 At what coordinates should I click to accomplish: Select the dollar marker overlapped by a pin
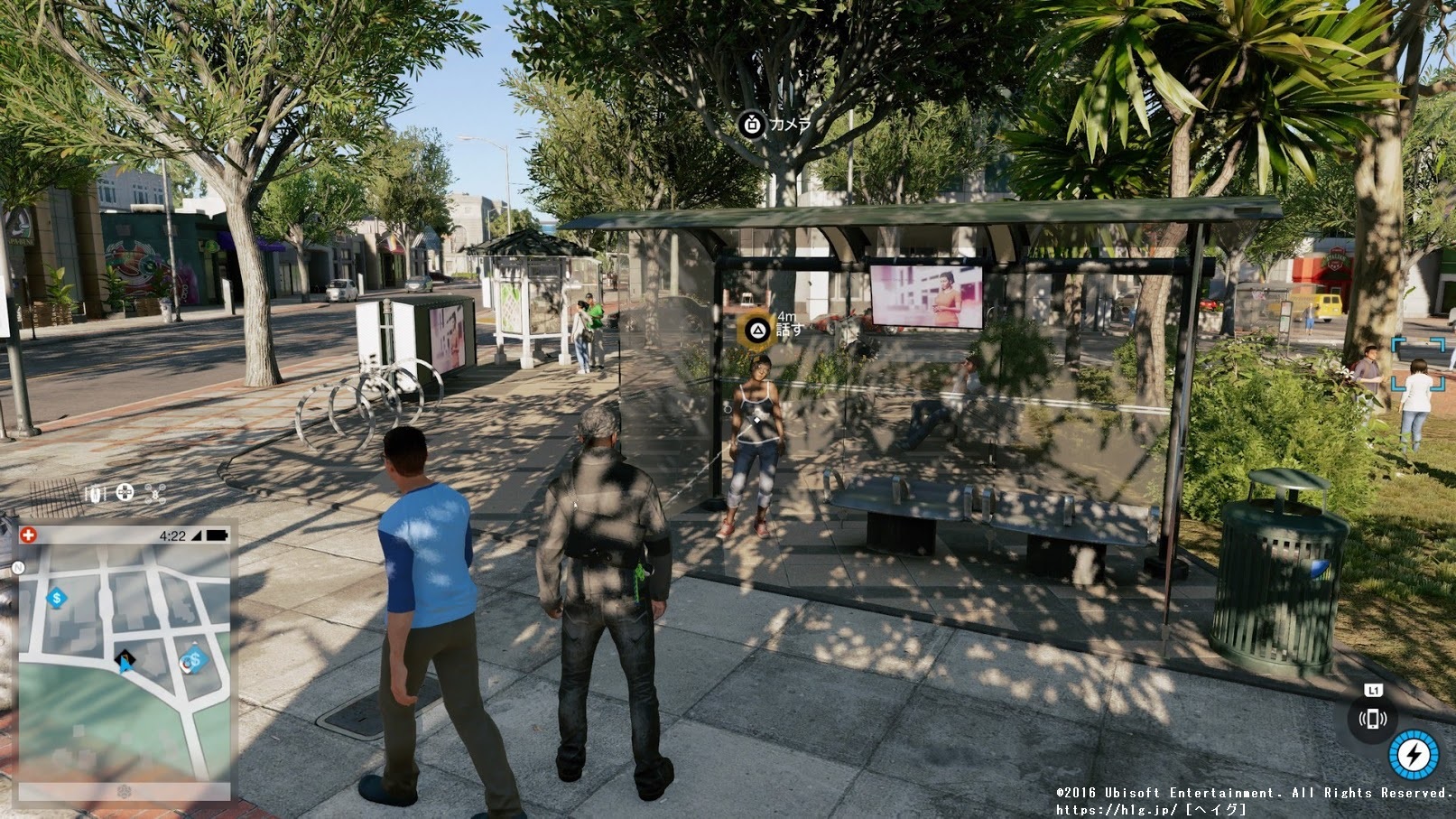[192, 661]
